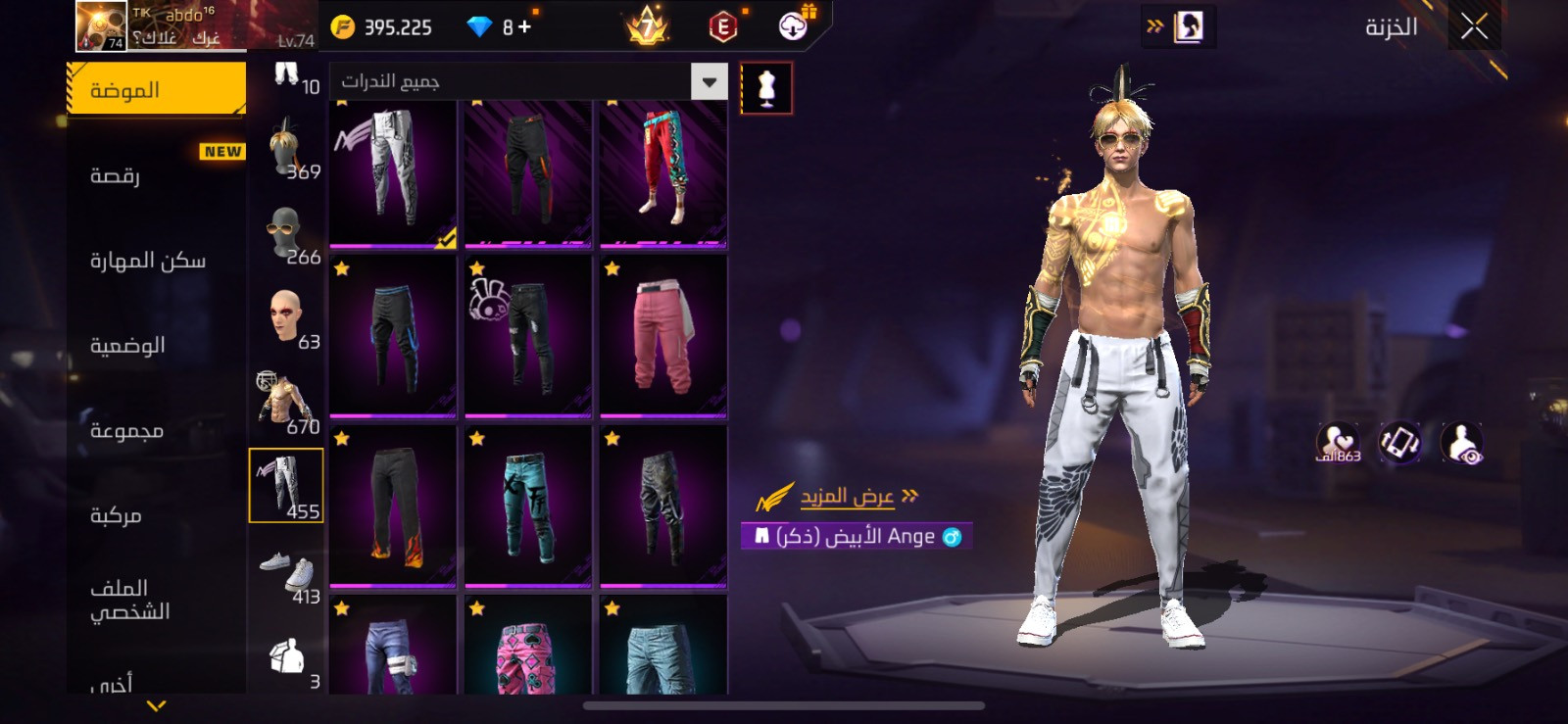
Task: Close the vault screen with the X
Action: (1474, 27)
